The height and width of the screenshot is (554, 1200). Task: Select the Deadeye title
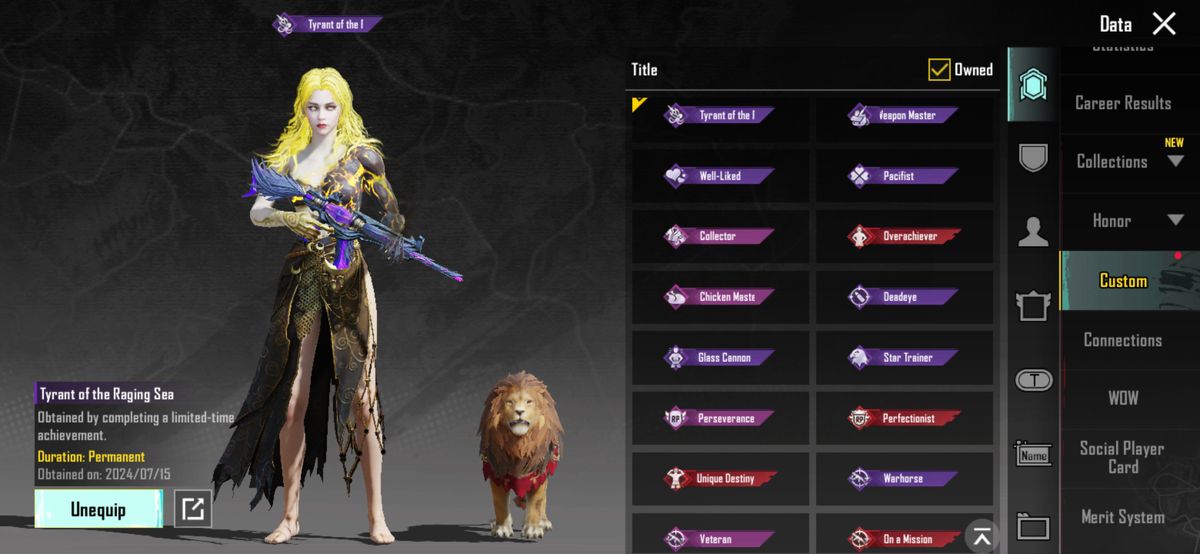point(905,297)
